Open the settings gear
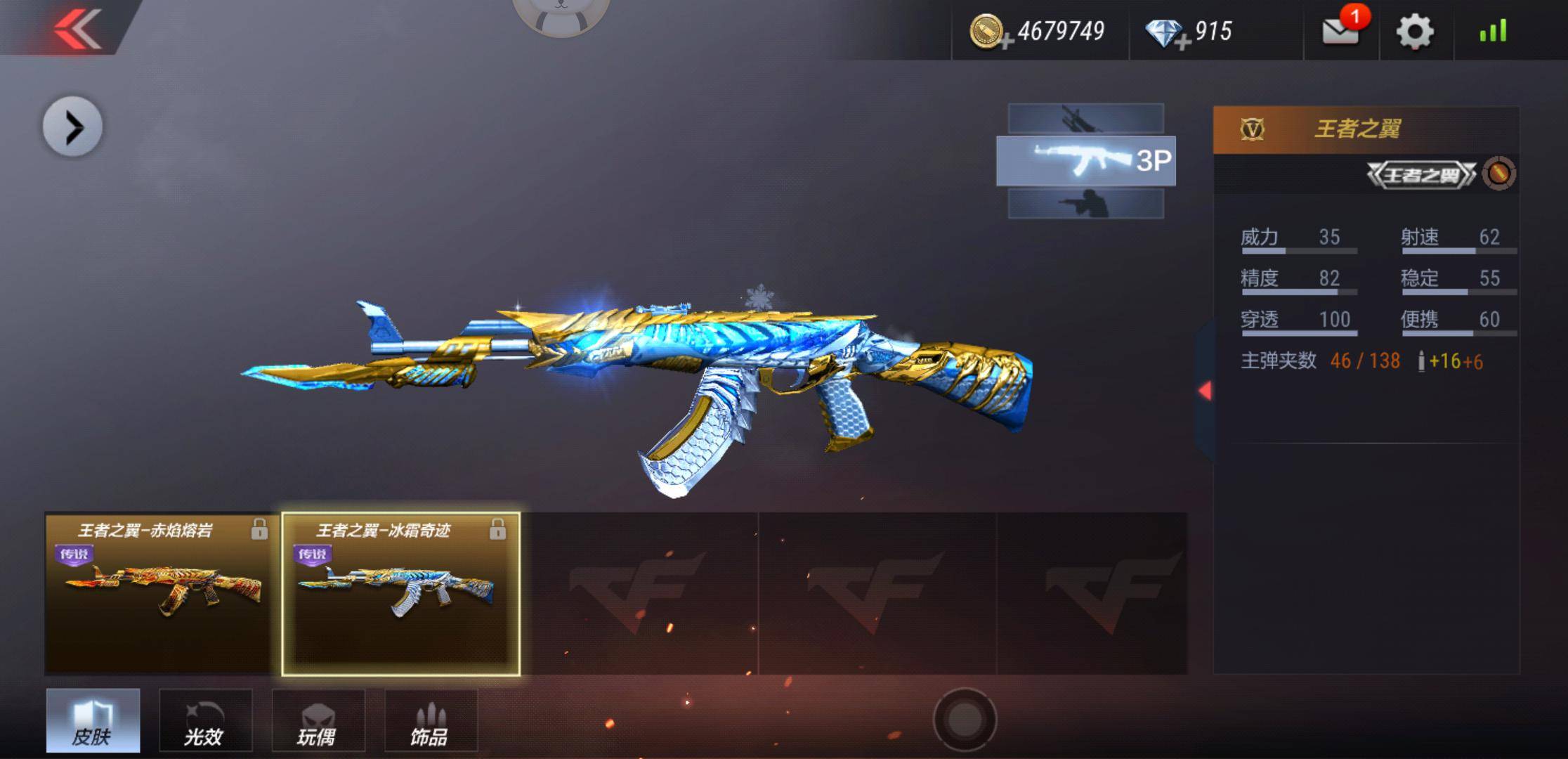1568x759 pixels. (x=1414, y=32)
